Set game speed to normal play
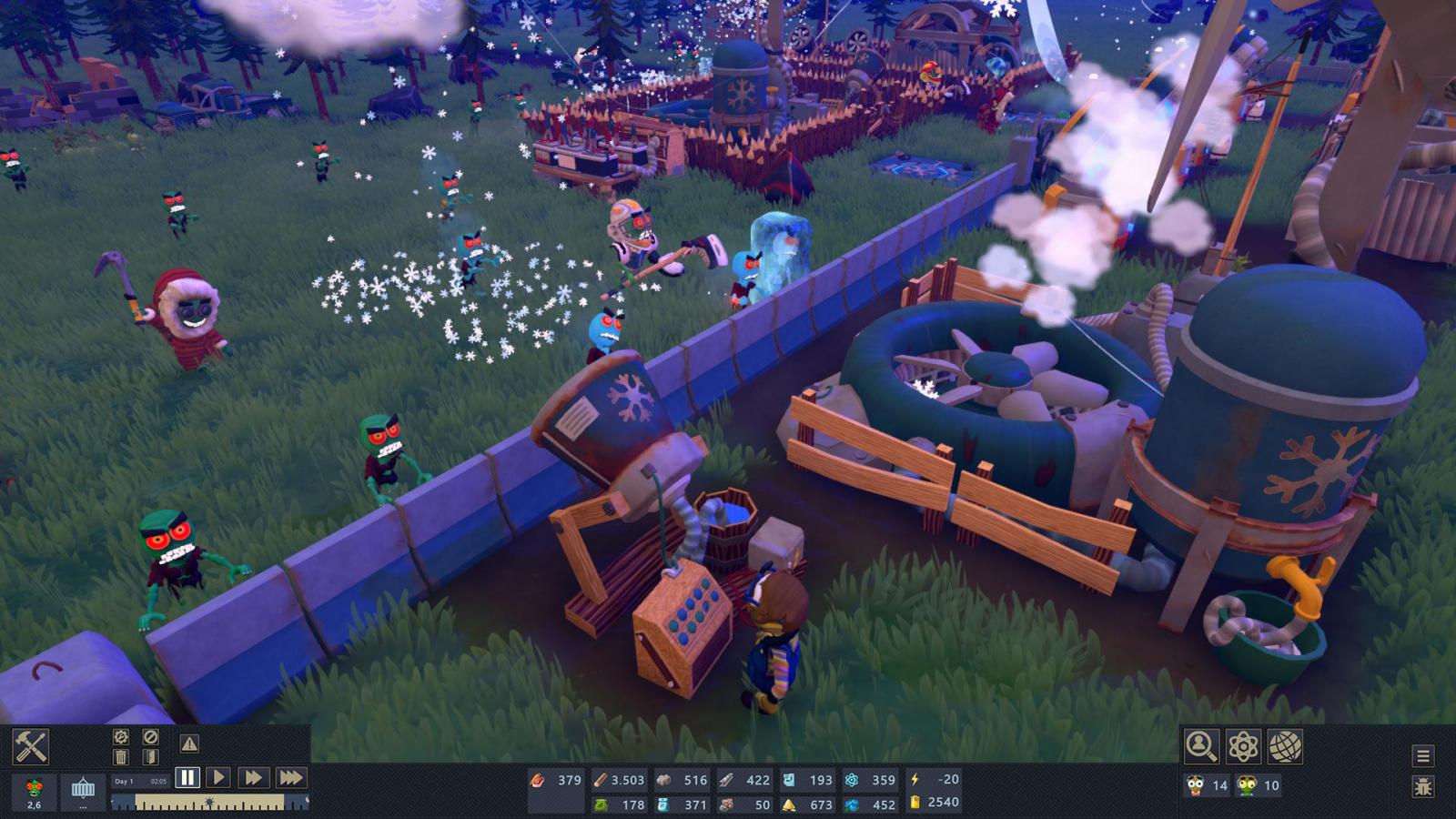This screenshot has width=1456, height=819. 218,777
